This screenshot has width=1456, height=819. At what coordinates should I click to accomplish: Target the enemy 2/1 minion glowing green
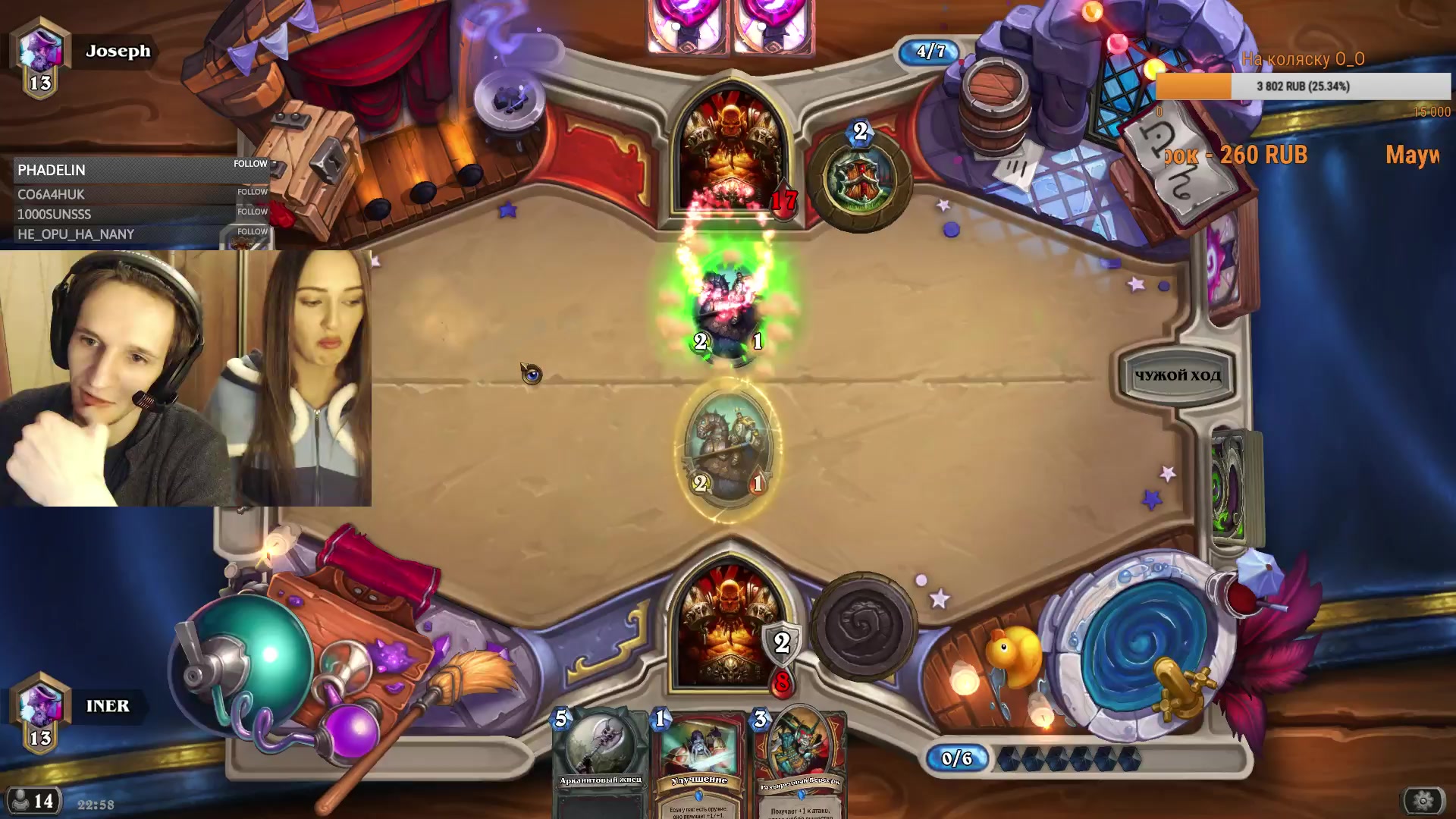coord(729,311)
